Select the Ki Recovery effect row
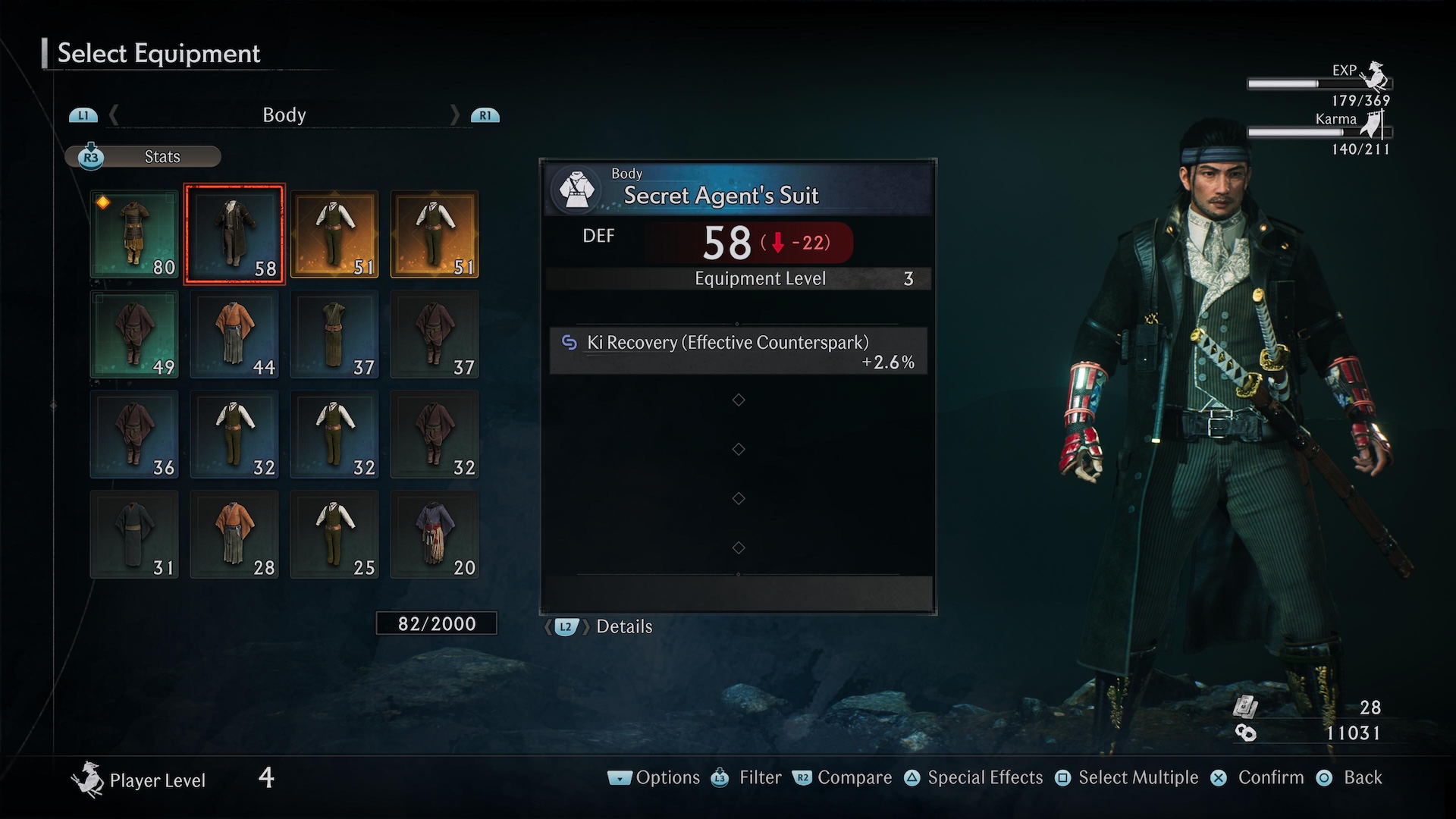This screenshot has height=819, width=1456. click(738, 351)
